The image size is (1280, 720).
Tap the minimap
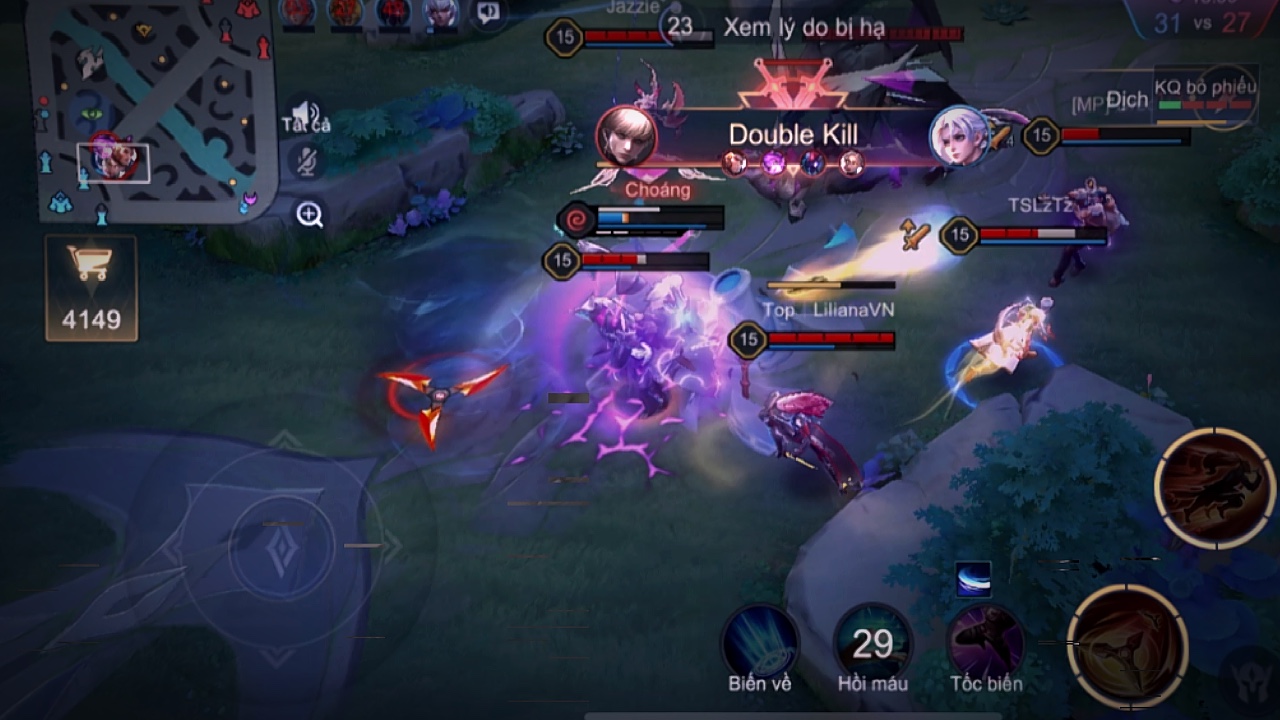[x=150, y=108]
